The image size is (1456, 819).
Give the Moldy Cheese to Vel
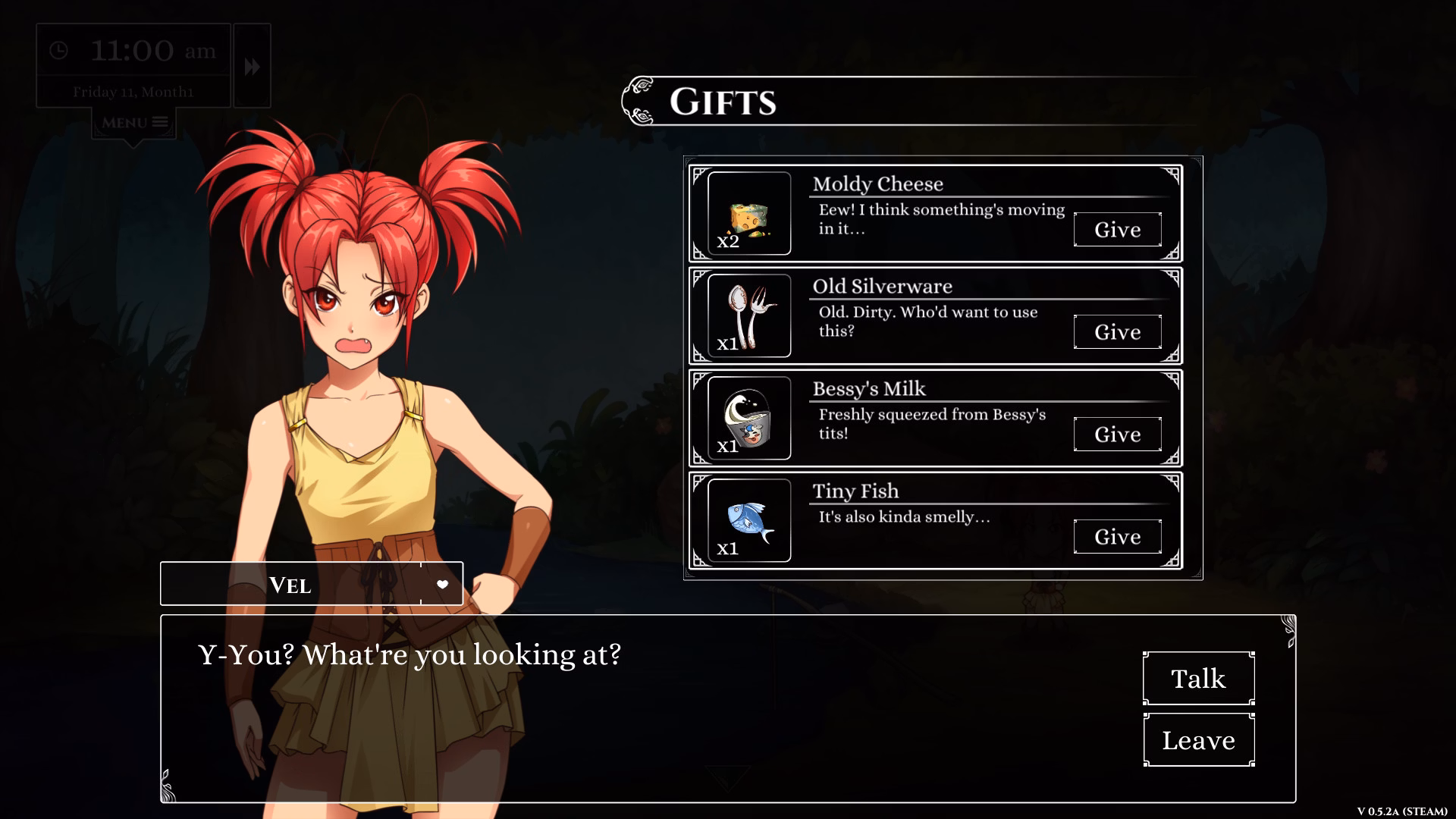point(1117,229)
